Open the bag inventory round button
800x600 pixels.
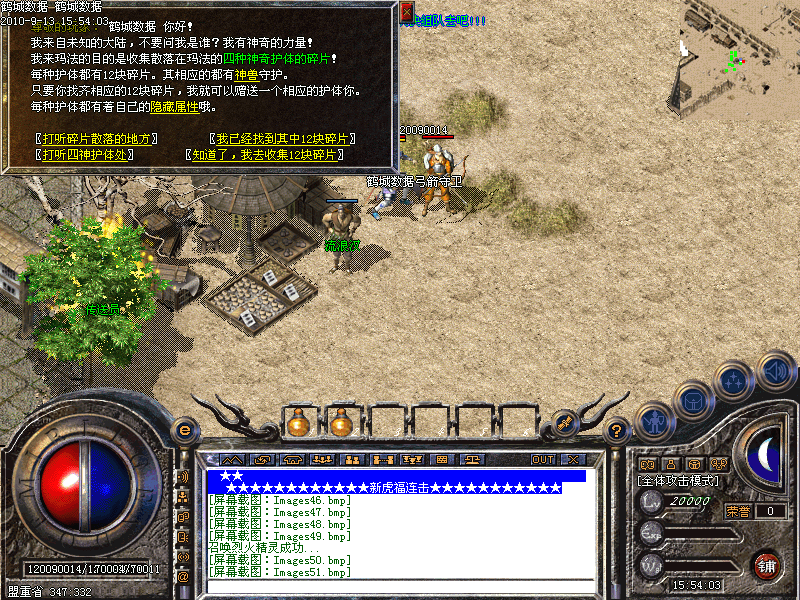(693, 402)
